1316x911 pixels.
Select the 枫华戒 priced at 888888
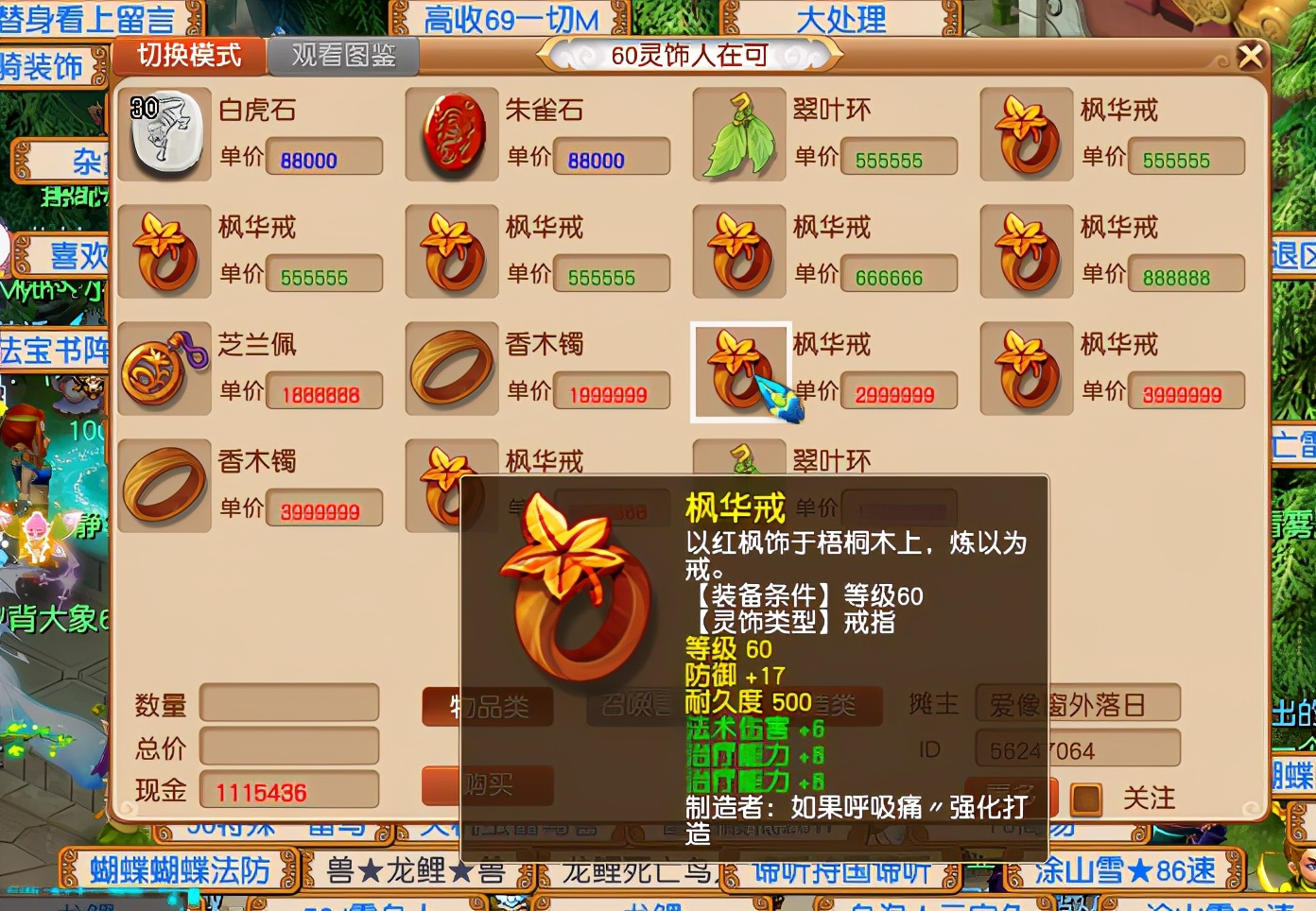tap(1026, 251)
